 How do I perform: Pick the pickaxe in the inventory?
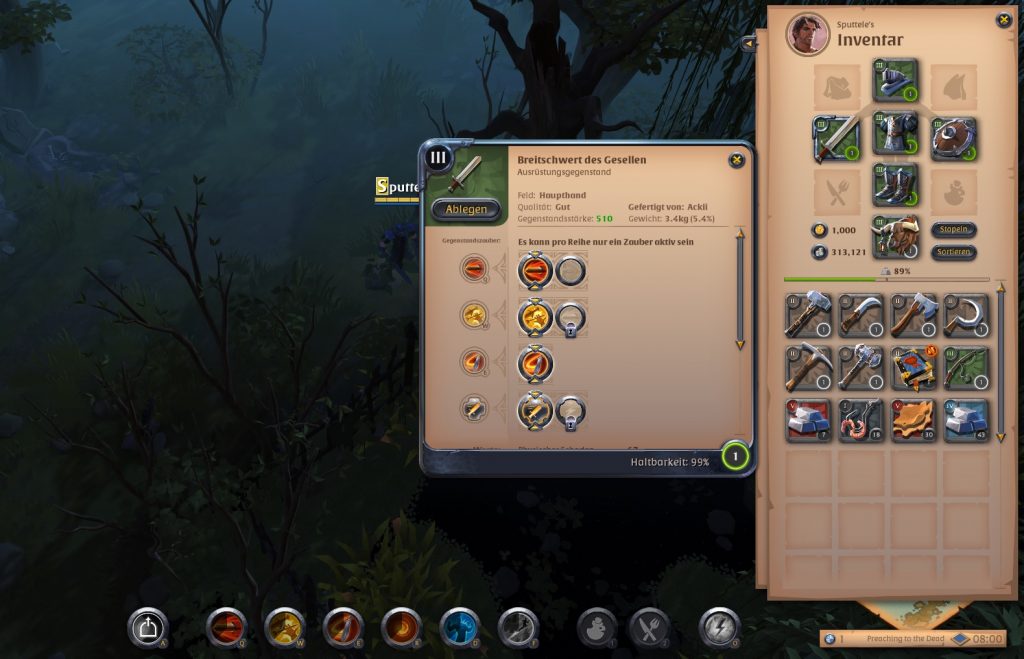coord(808,367)
